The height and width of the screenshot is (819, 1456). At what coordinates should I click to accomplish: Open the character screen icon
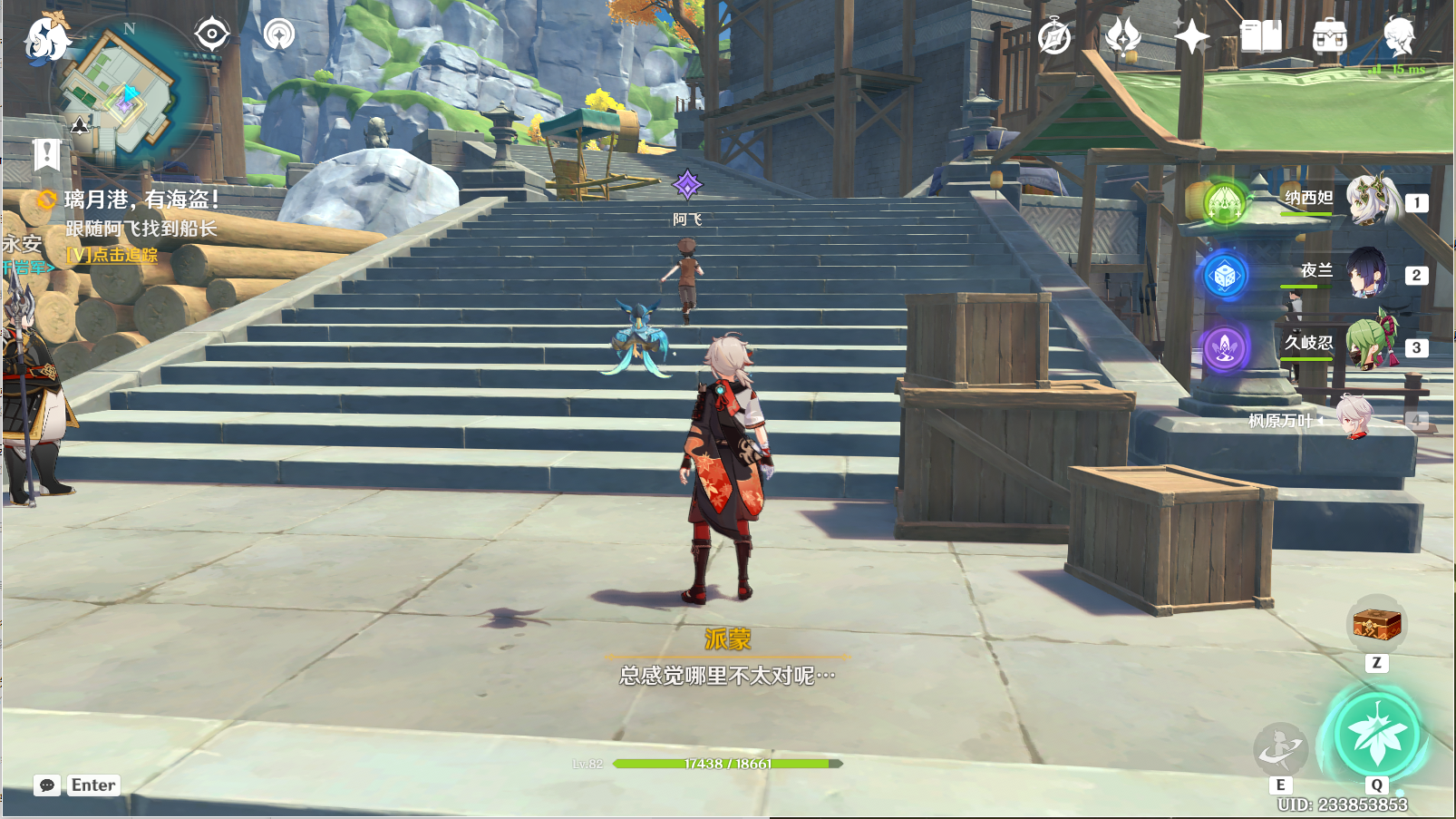tap(1399, 37)
